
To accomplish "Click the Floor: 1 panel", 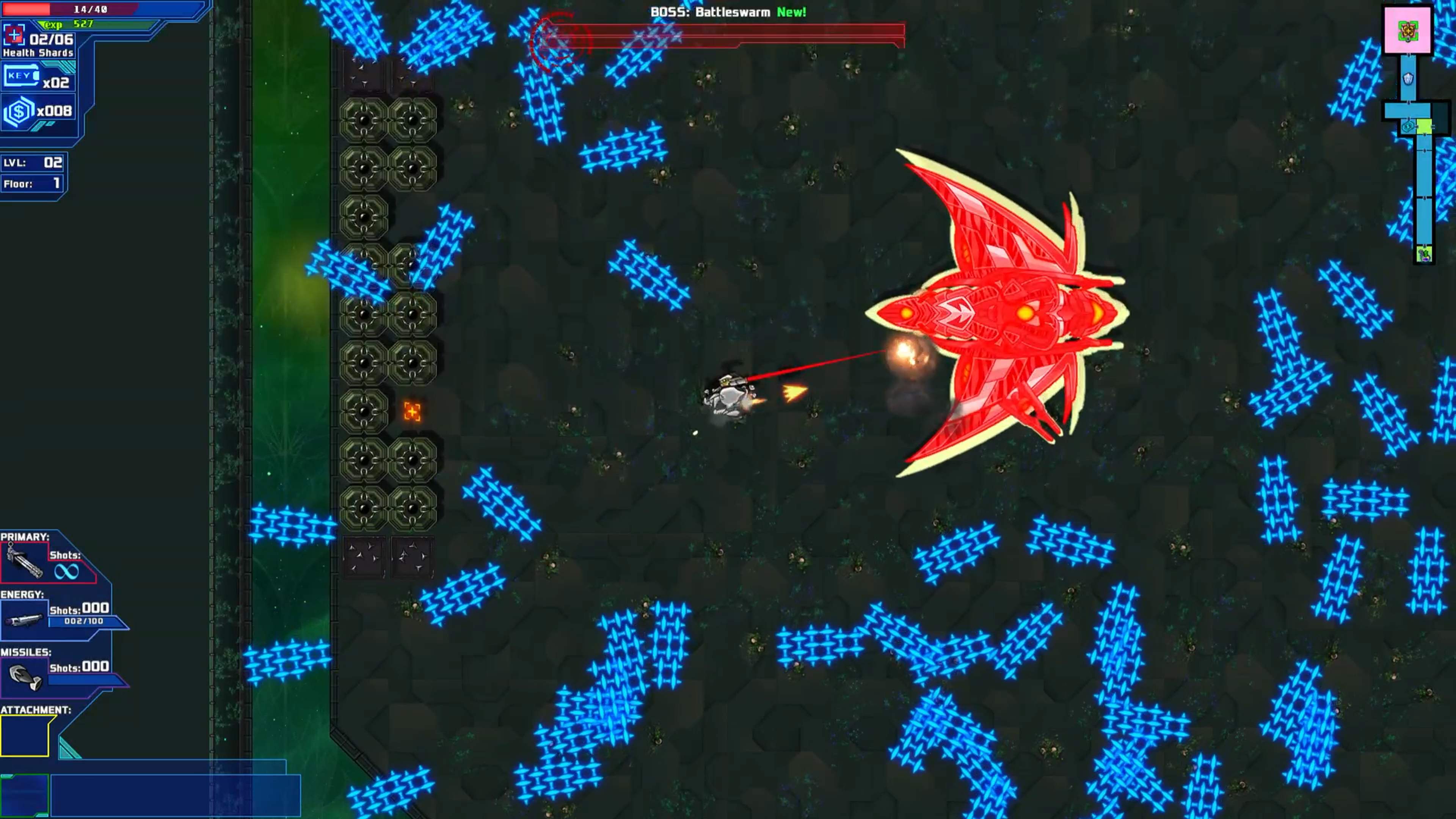I will [33, 184].
